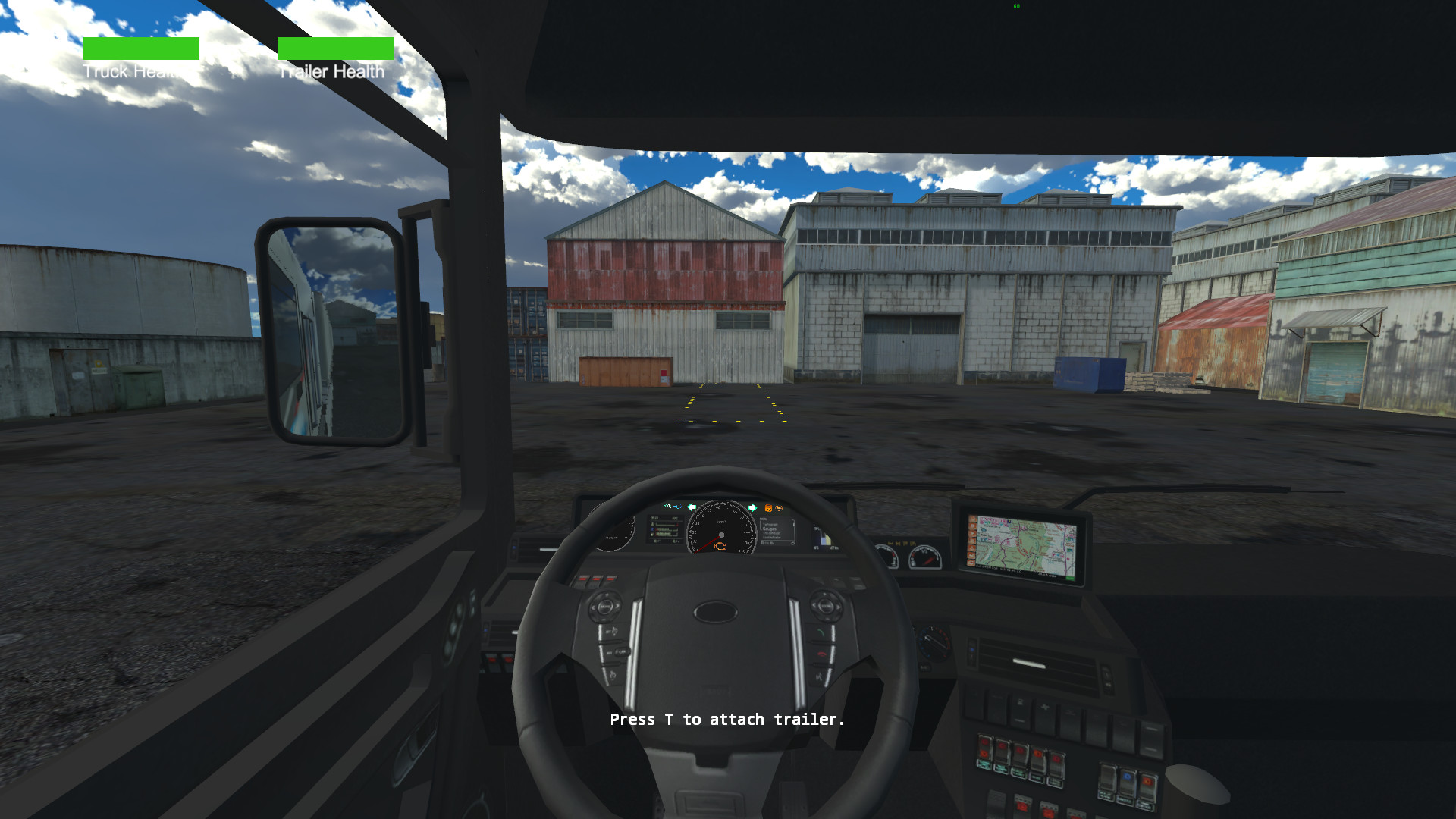Click the orange parking brake warning icon
Image resolution: width=1456 pixels, height=819 pixels.
click(768, 508)
